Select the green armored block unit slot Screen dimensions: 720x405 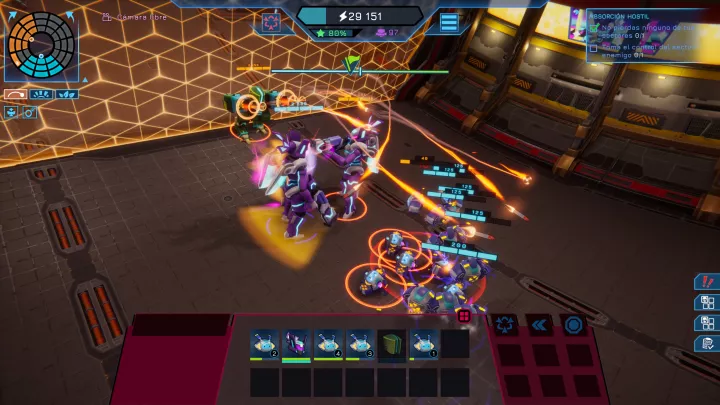(391, 344)
